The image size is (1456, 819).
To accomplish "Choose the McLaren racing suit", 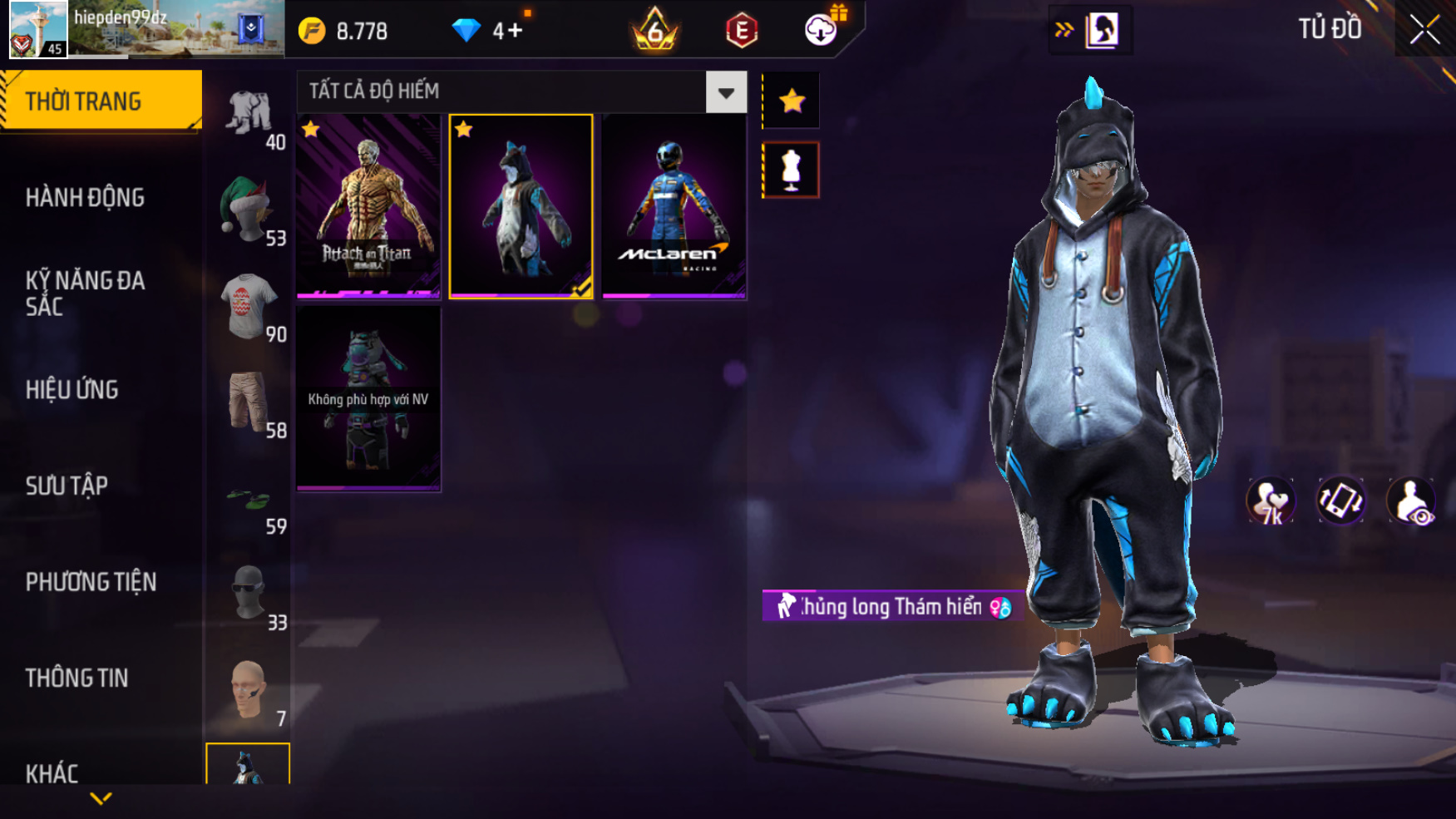I will (x=674, y=206).
